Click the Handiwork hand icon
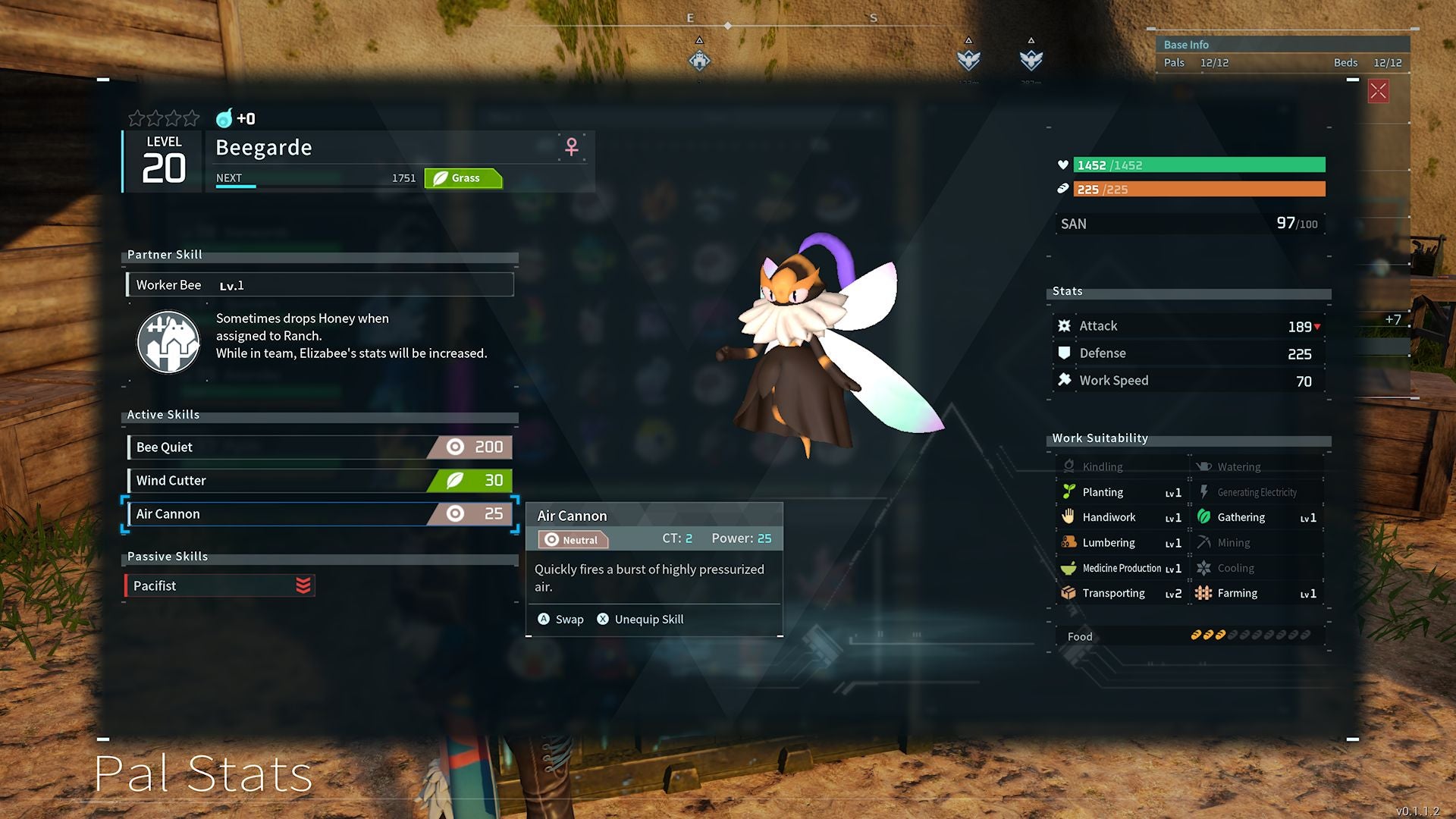The image size is (1456, 819). [x=1069, y=517]
